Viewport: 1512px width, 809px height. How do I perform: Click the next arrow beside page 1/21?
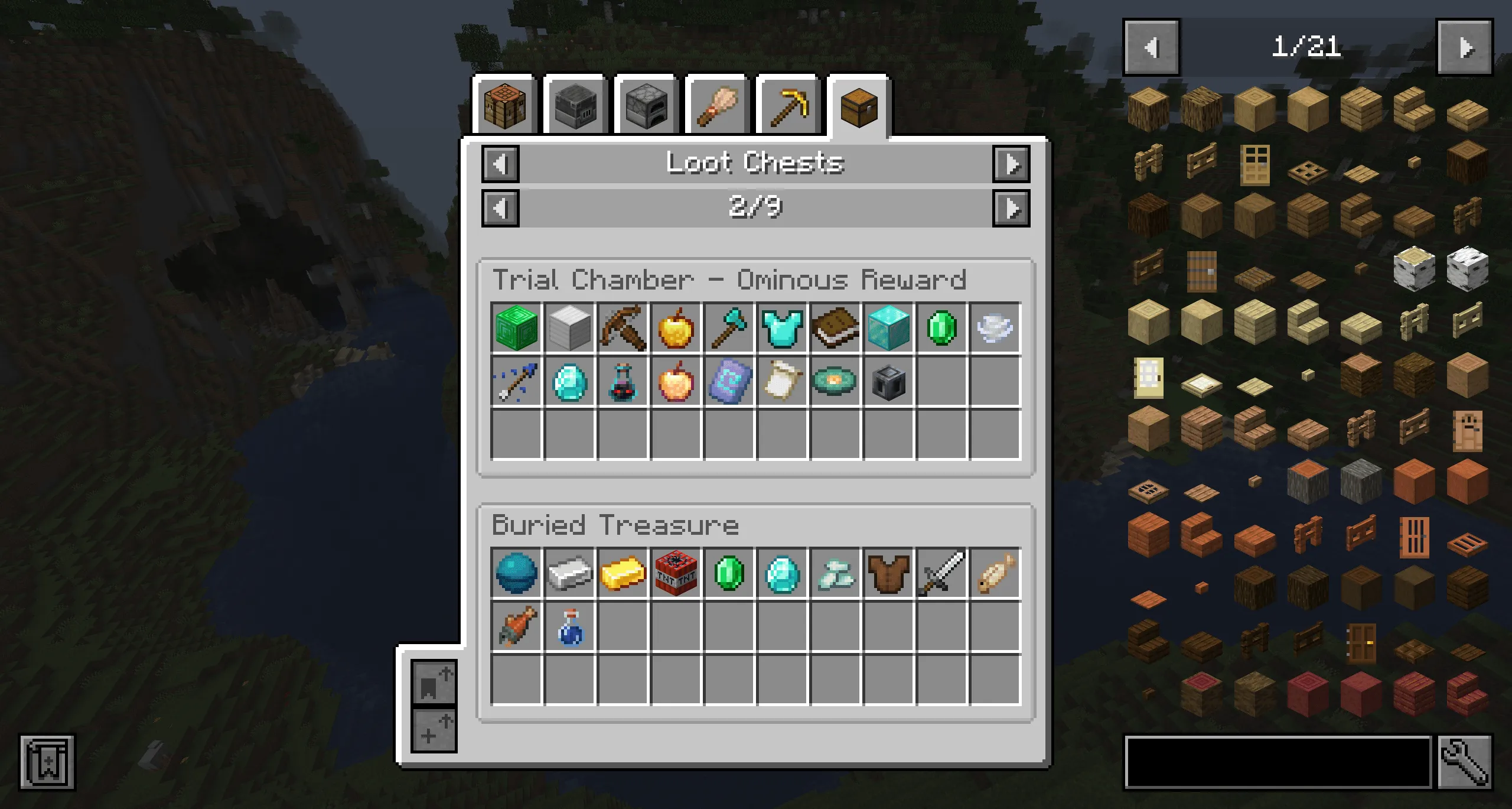[x=1465, y=47]
